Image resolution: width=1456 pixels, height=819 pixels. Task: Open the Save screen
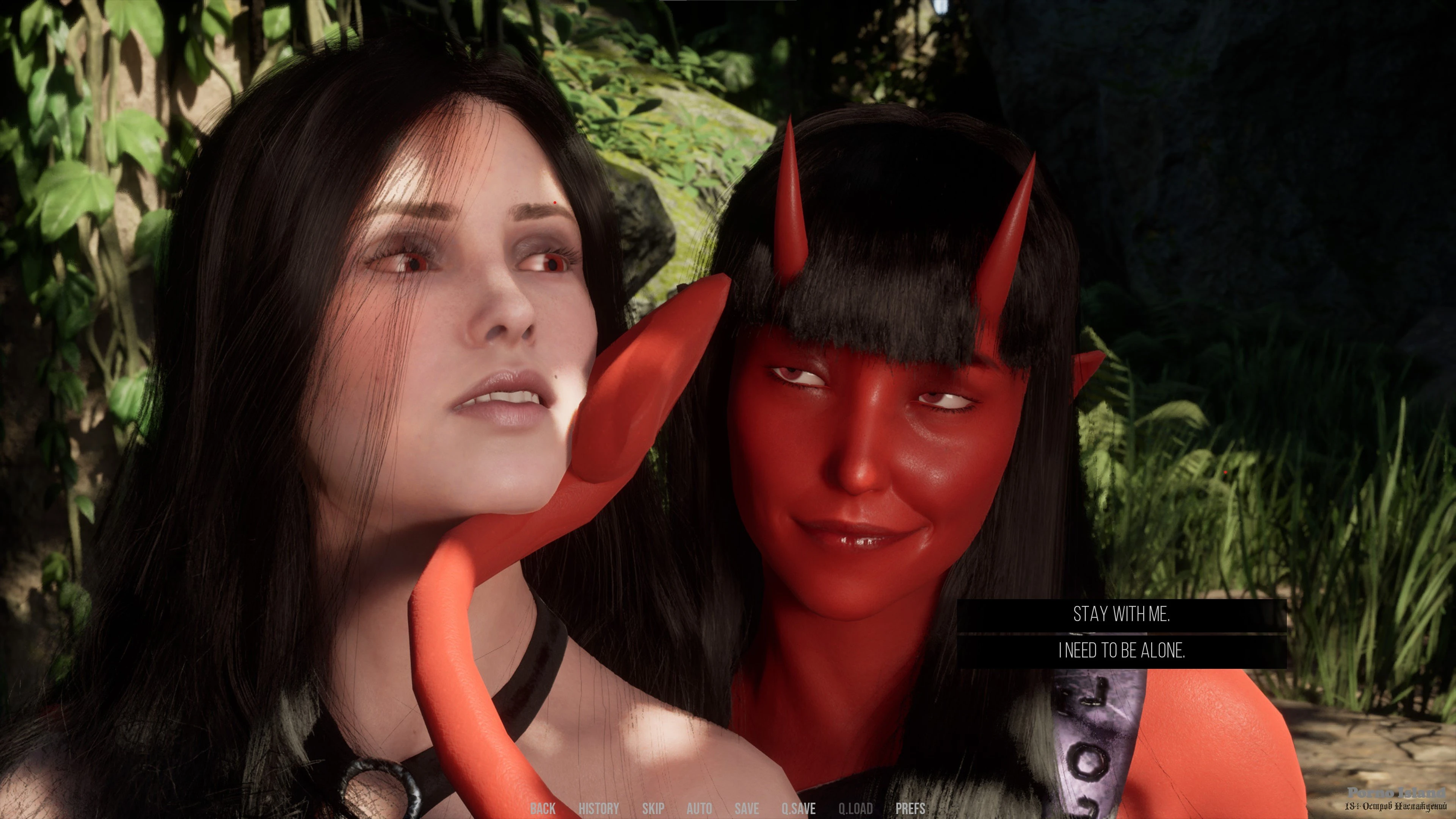(747, 808)
